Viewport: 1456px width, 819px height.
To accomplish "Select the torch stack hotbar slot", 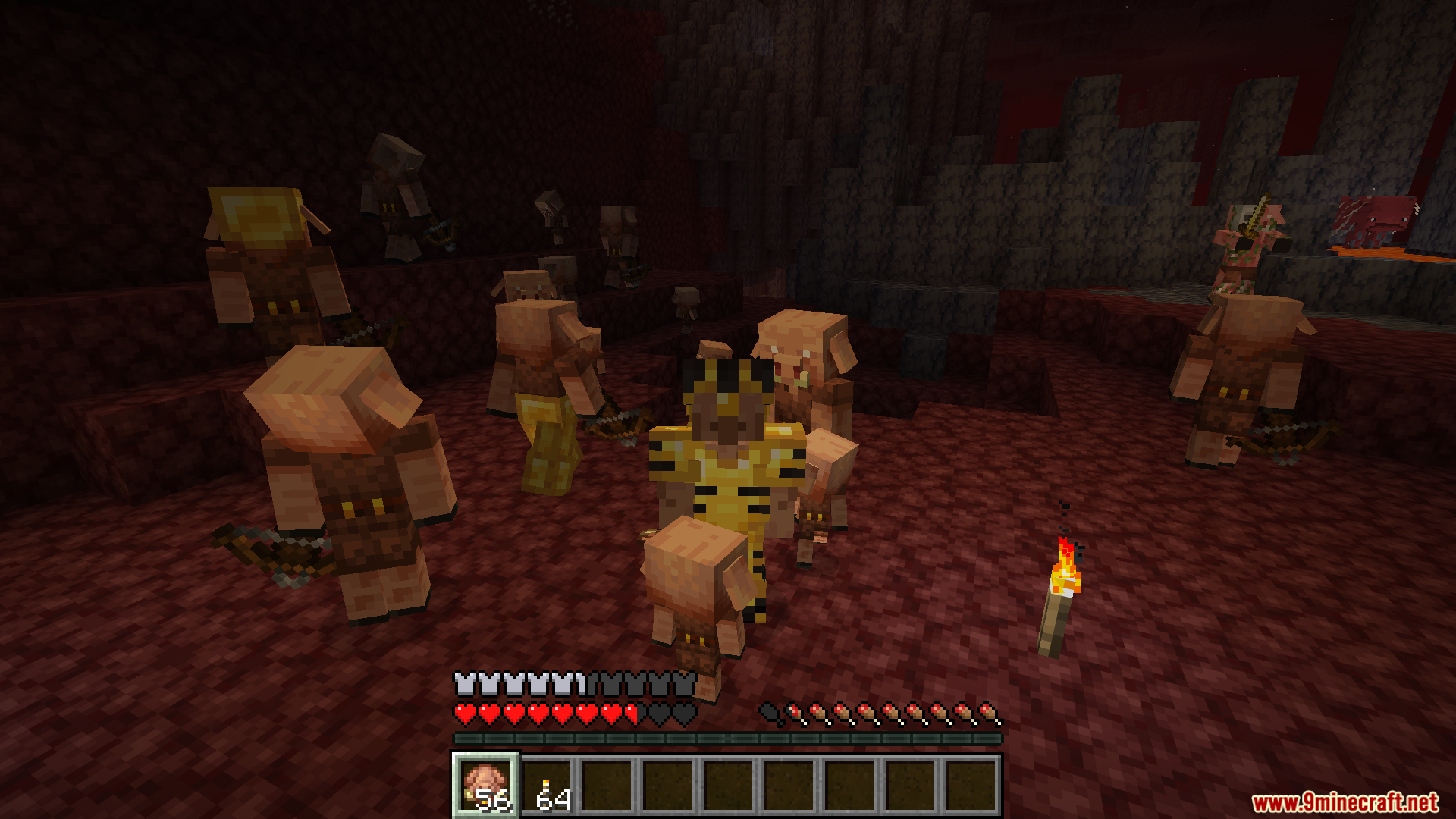I will pyautogui.click(x=548, y=787).
